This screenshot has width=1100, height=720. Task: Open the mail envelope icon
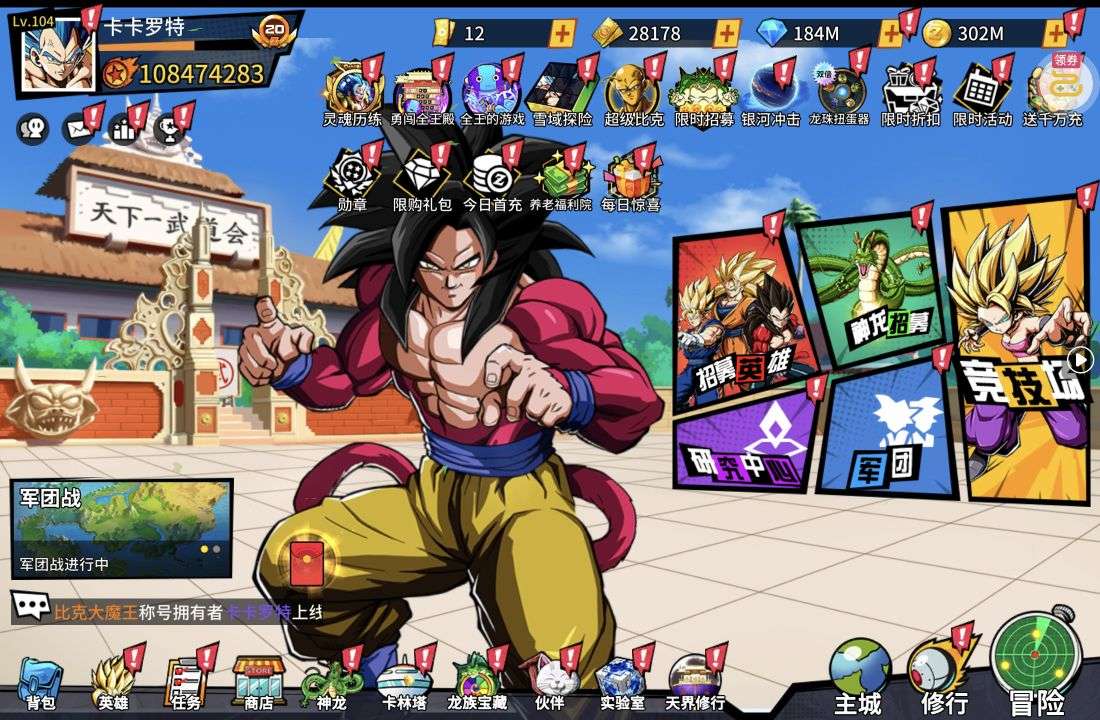pyautogui.click(x=77, y=128)
